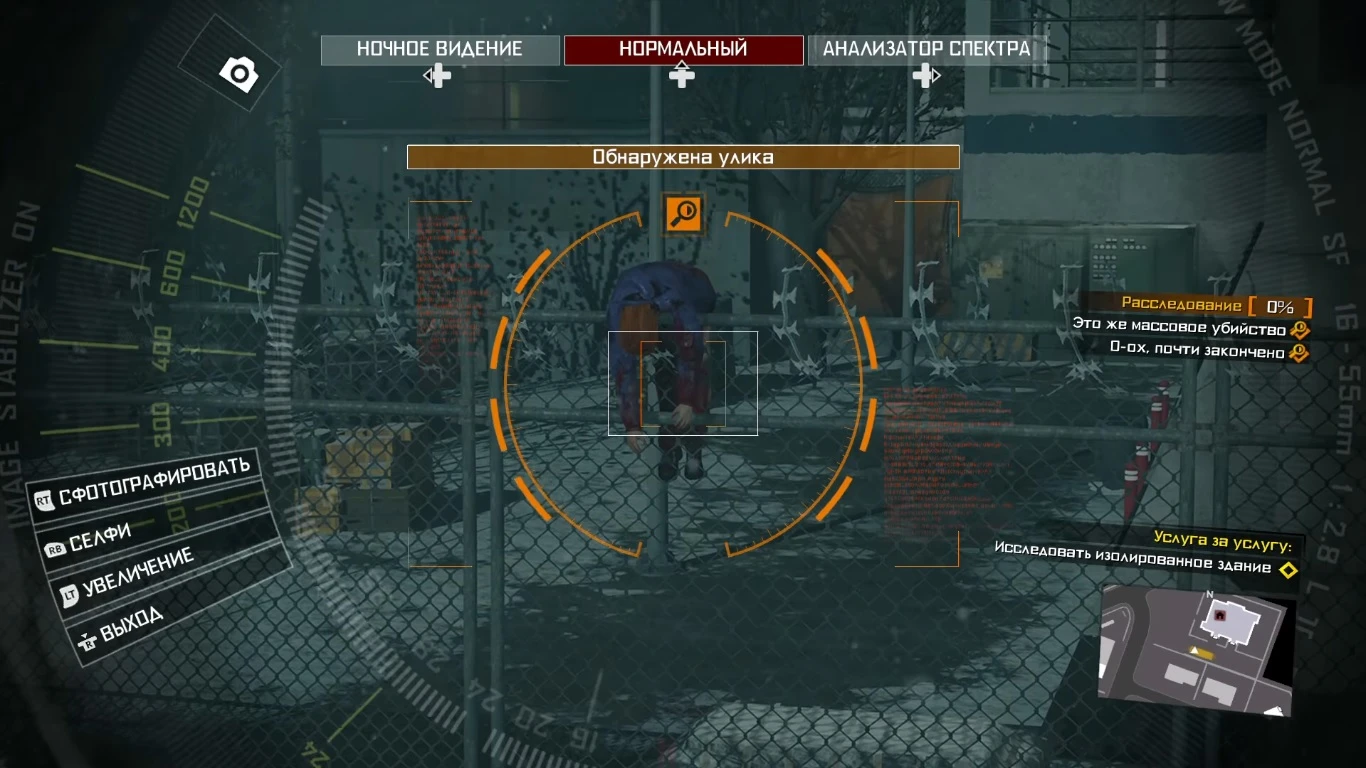Click the magnifying glass evidence icon above the reticle
Screen dimensions: 1366x768
point(683,212)
